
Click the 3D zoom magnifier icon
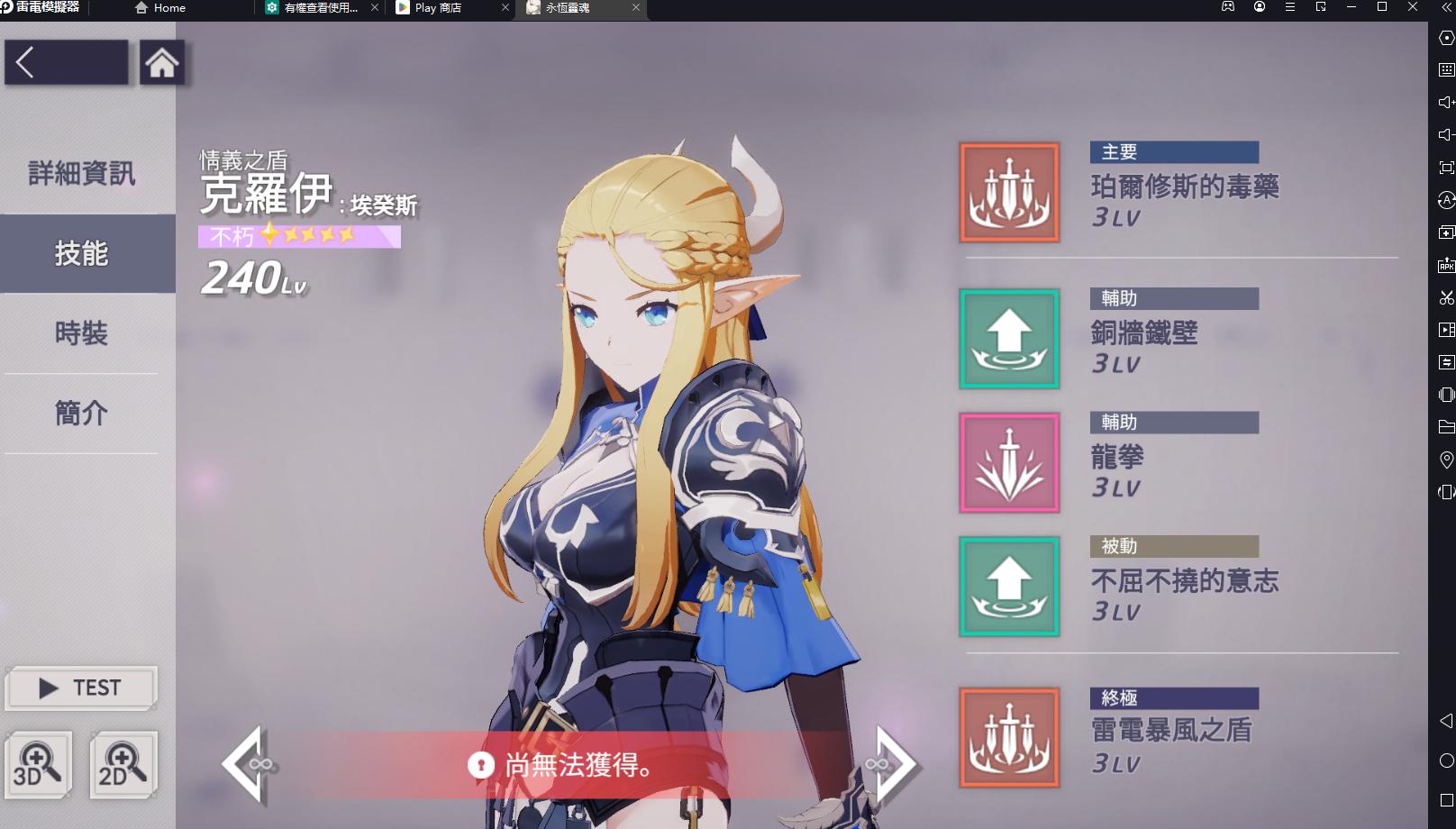(x=38, y=764)
